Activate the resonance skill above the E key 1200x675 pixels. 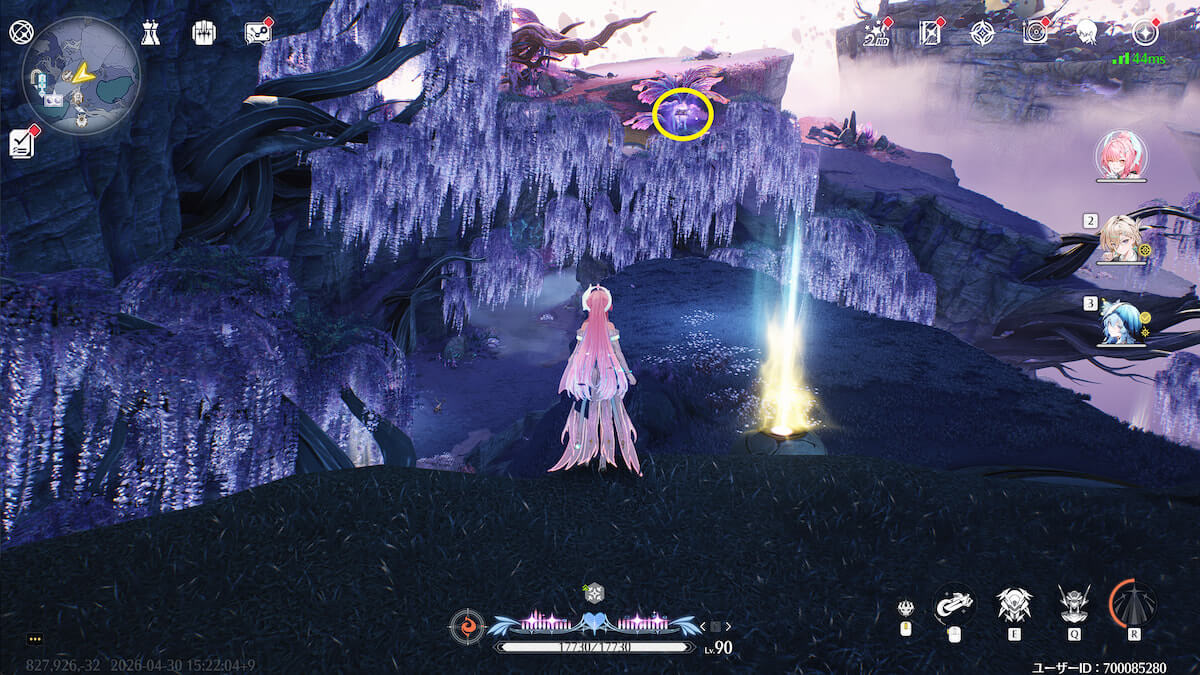pos(1014,604)
